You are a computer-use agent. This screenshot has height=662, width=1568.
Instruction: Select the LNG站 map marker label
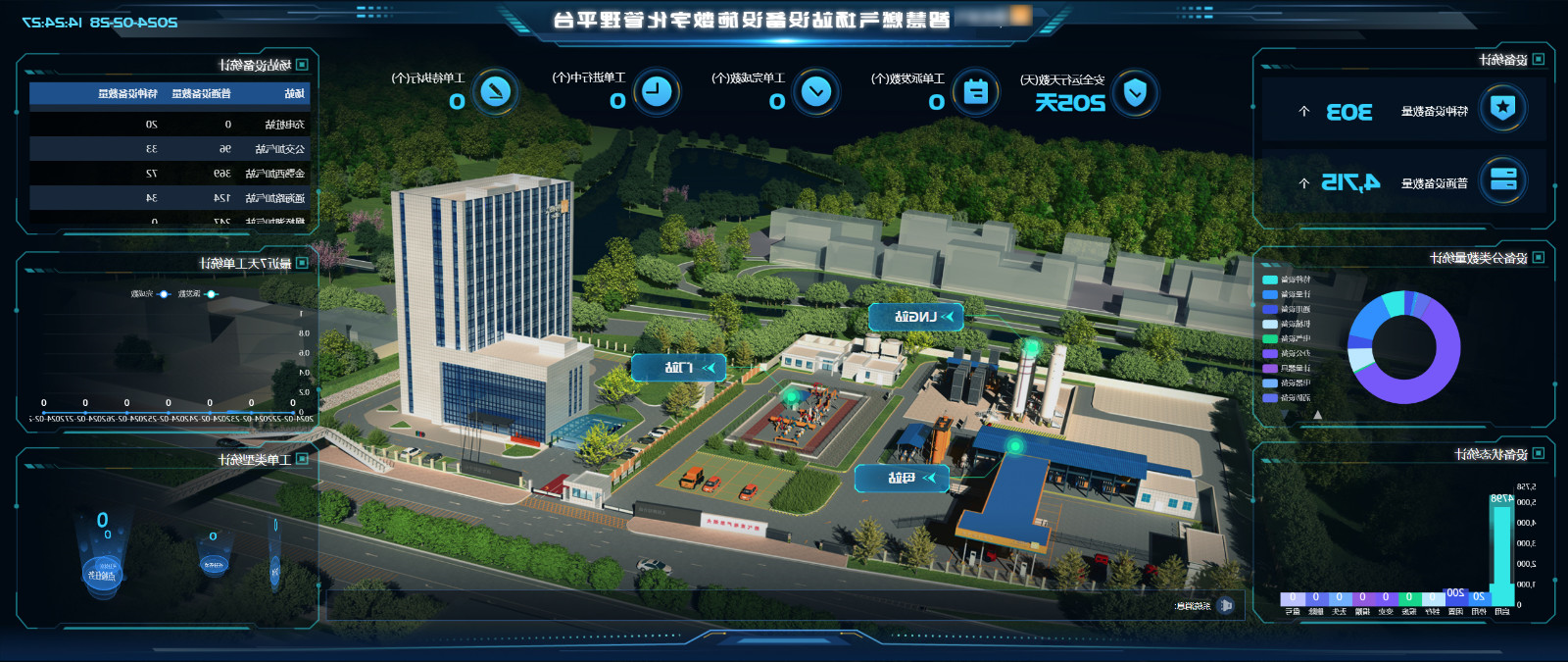pos(915,317)
